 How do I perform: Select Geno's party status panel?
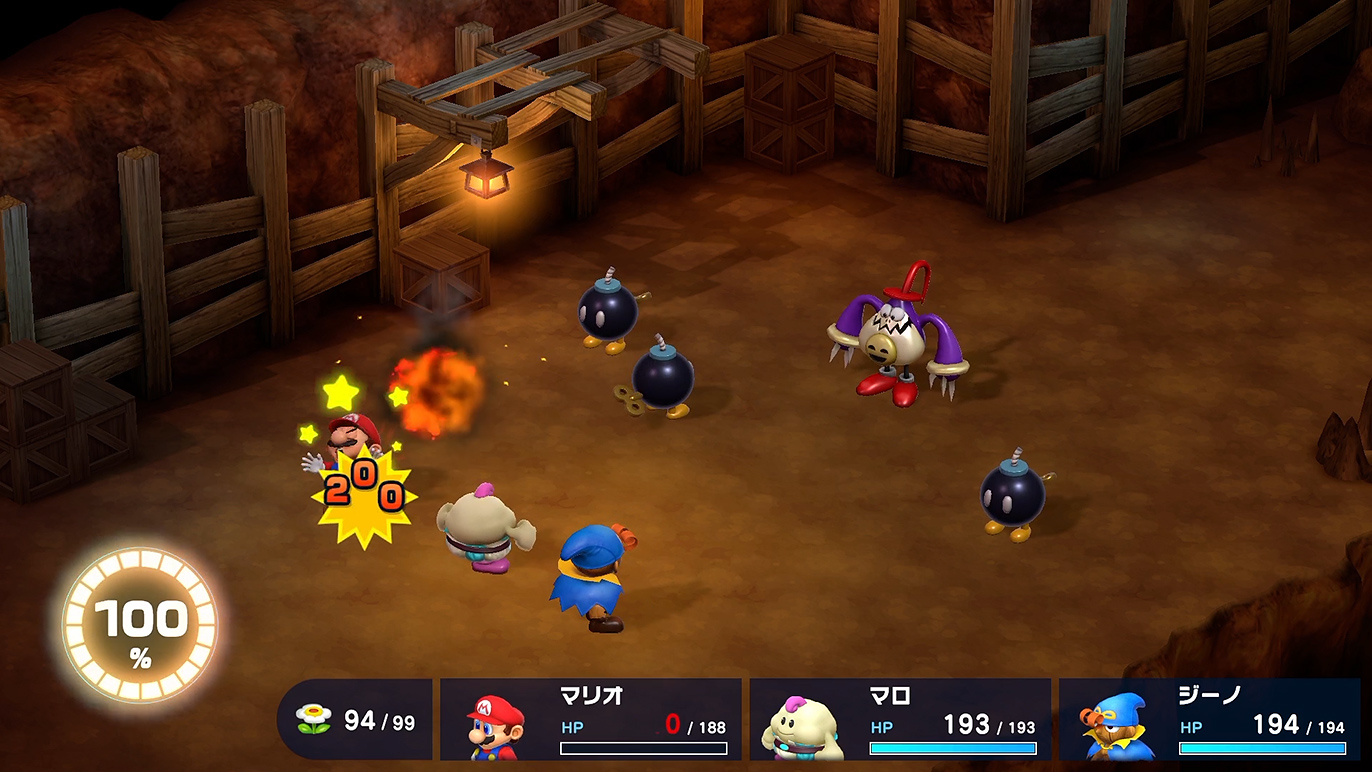point(1209,719)
